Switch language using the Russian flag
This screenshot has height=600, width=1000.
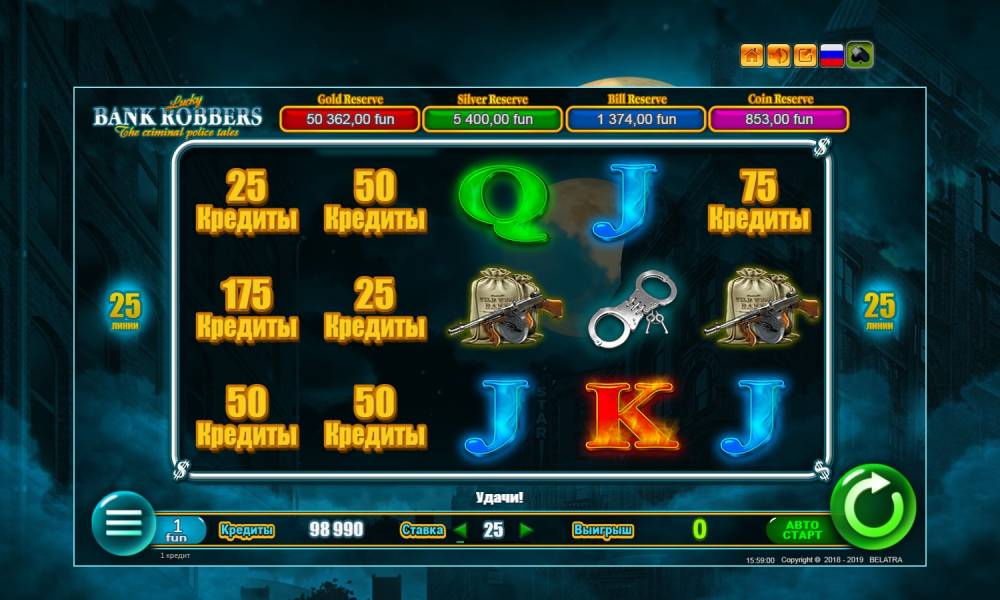[x=832, y=56]
